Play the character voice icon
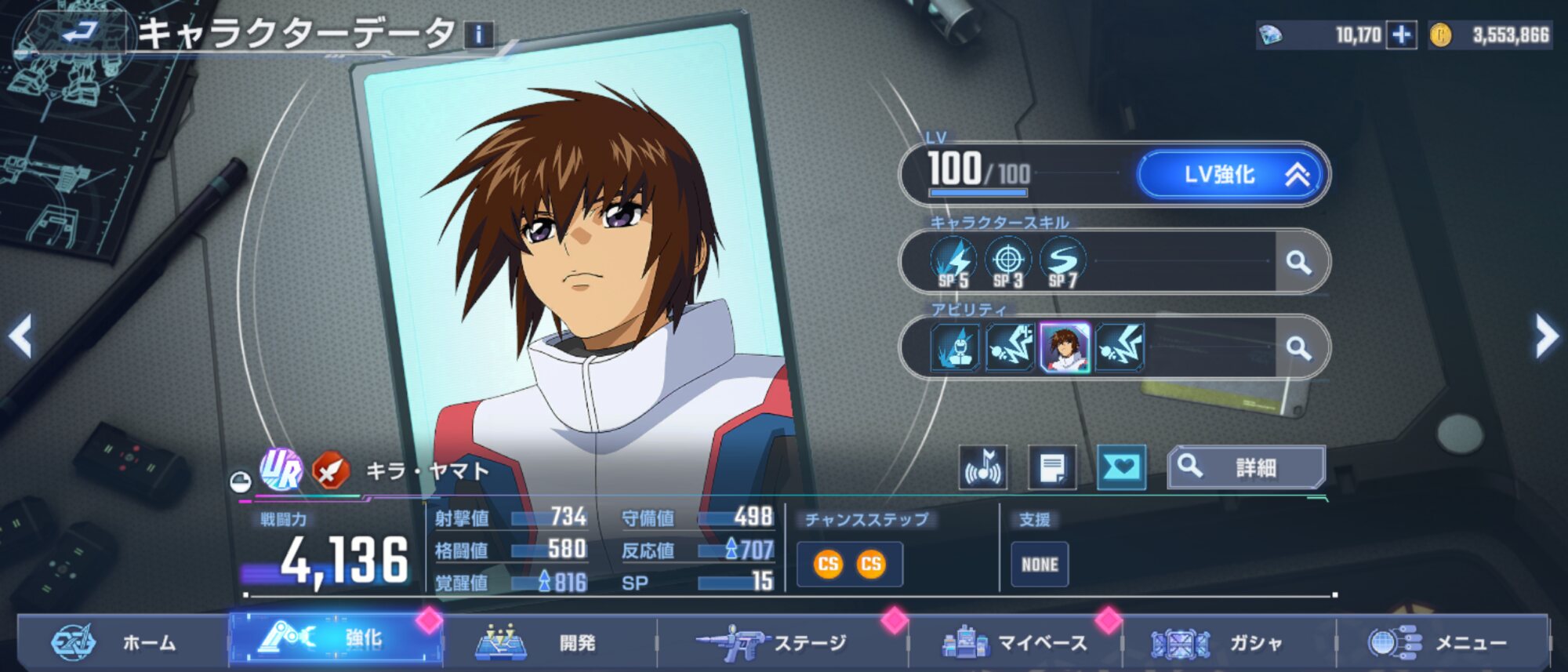This screenshot has height=672, width=1568. click(983, 468)
